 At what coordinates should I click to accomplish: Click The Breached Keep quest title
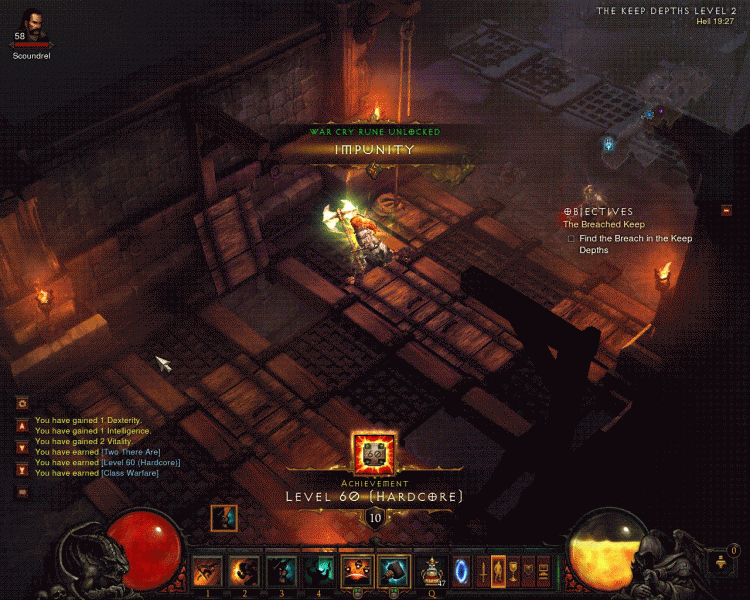point(604,225)
